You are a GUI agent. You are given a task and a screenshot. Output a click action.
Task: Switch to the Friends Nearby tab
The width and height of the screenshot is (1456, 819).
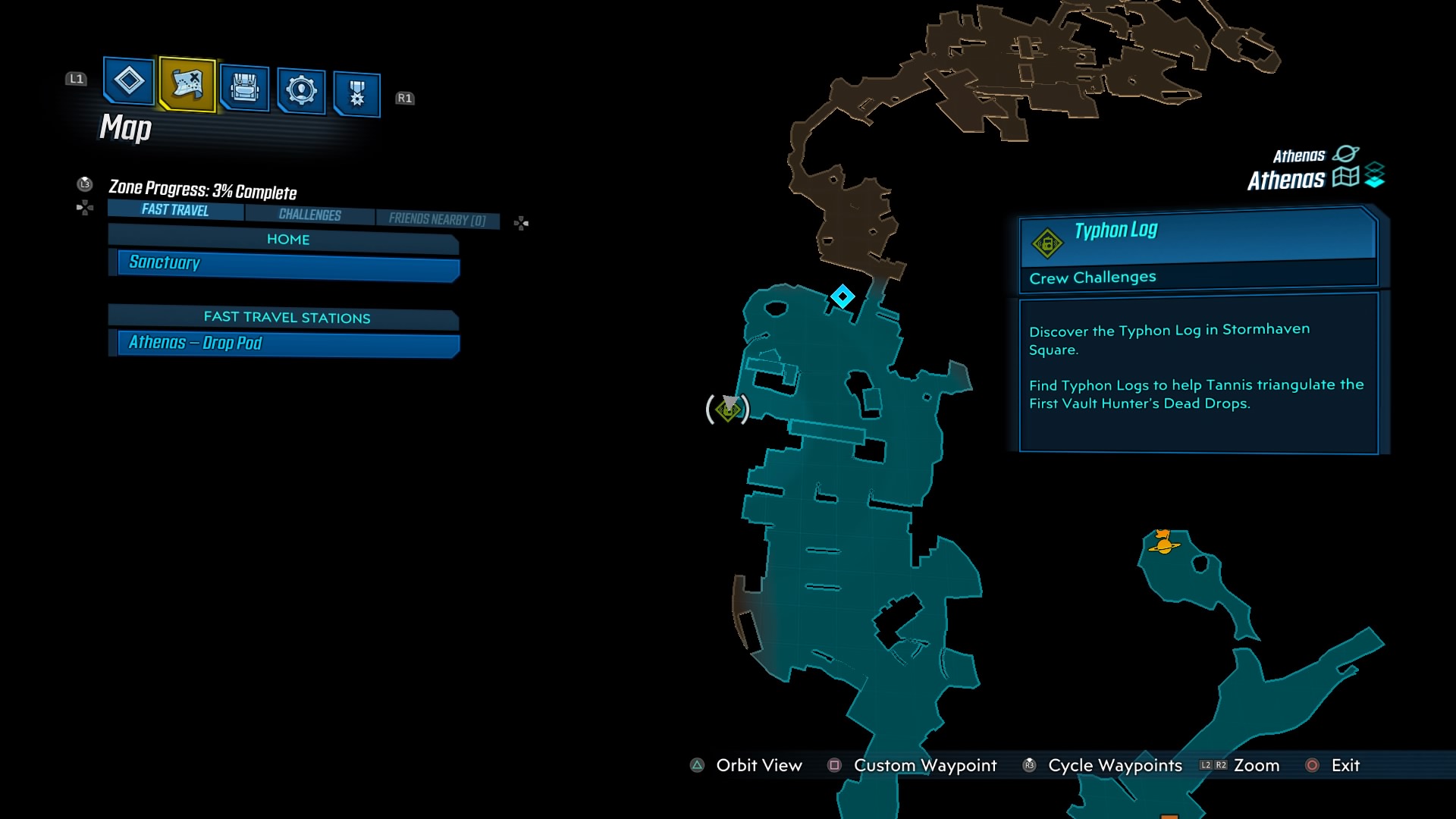coord(437,218)
